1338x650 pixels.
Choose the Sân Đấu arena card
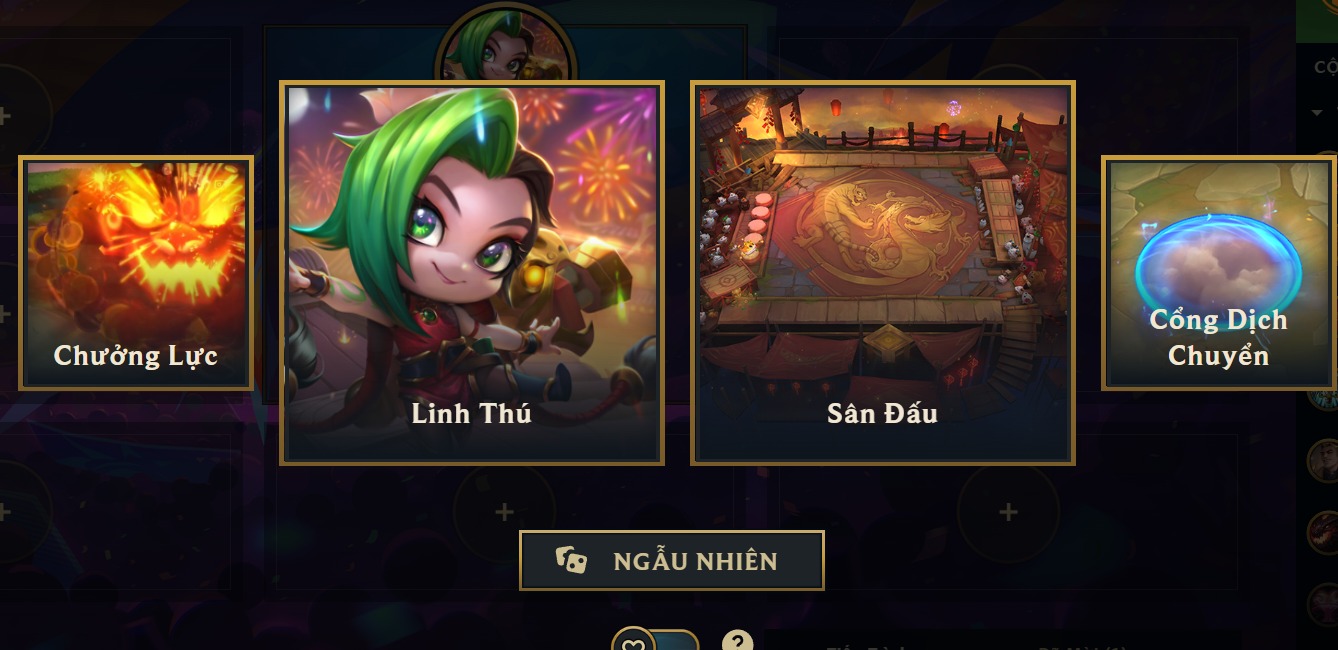[882, 273]
